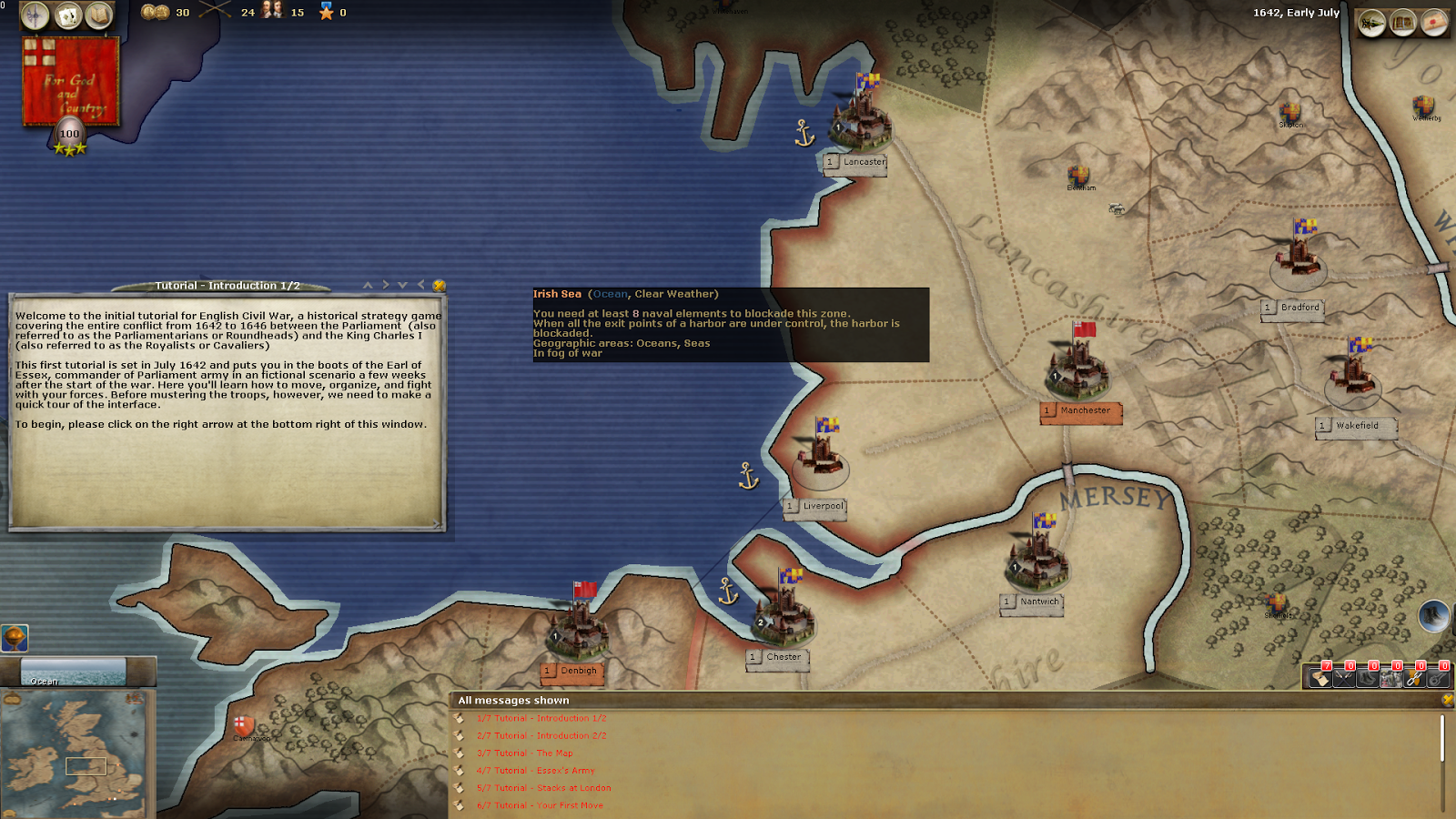Screen dimensions: 1456x819
Task: Go back using the tutorial's left chevron
Action: click(x=421, y=284)
